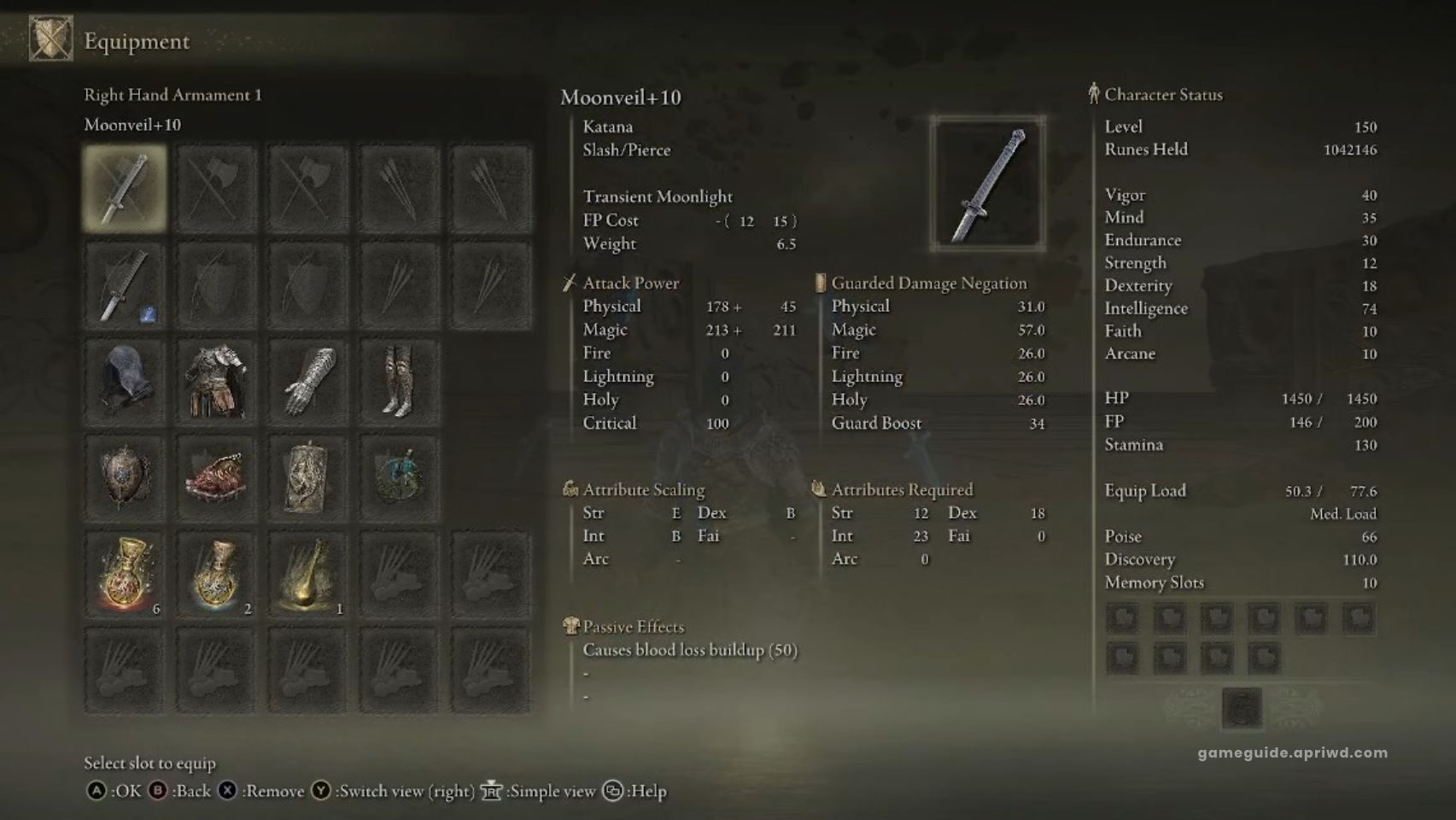Choose the red fleshy talisman slot
This screenshot has height=820, width=1456.
point(216,477)
